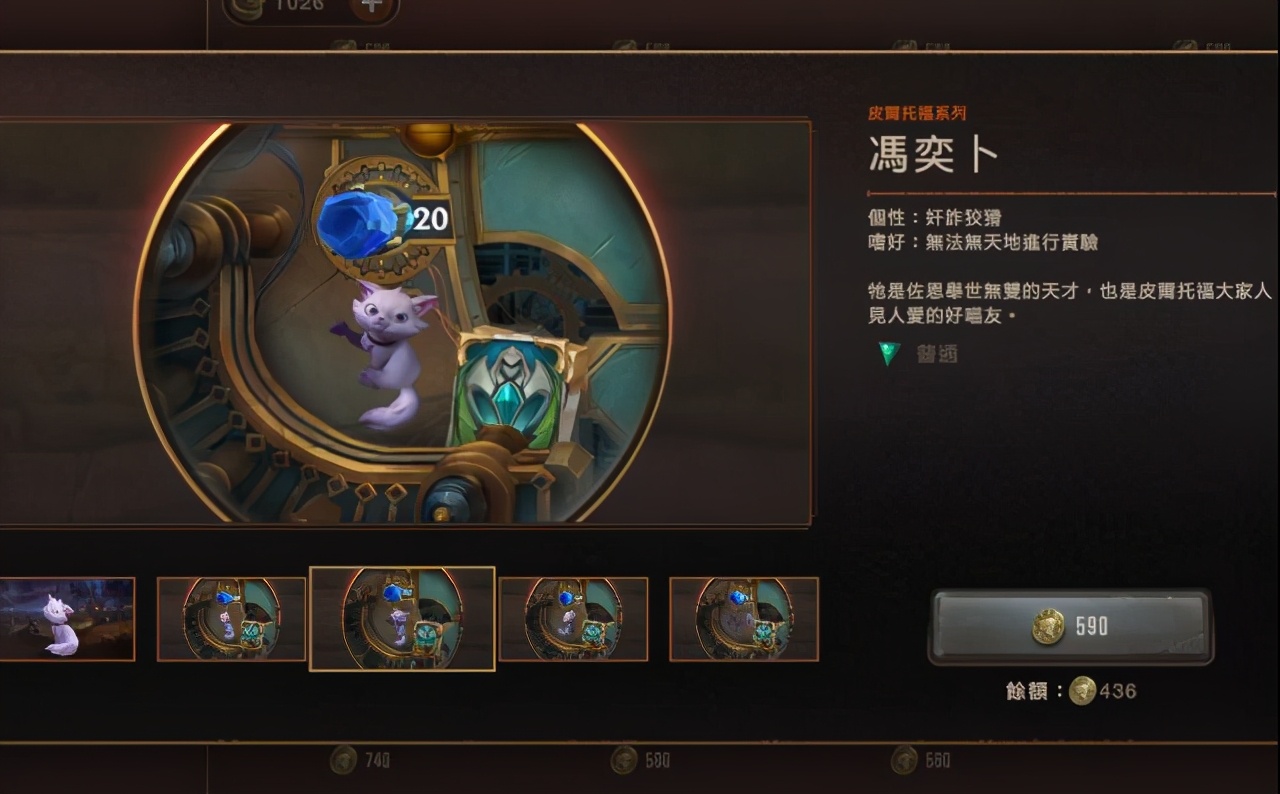This screenshot has width=1280, height=794.
Task: Select the highlighted center companion thumbnail
Action: tap(401, 617)
